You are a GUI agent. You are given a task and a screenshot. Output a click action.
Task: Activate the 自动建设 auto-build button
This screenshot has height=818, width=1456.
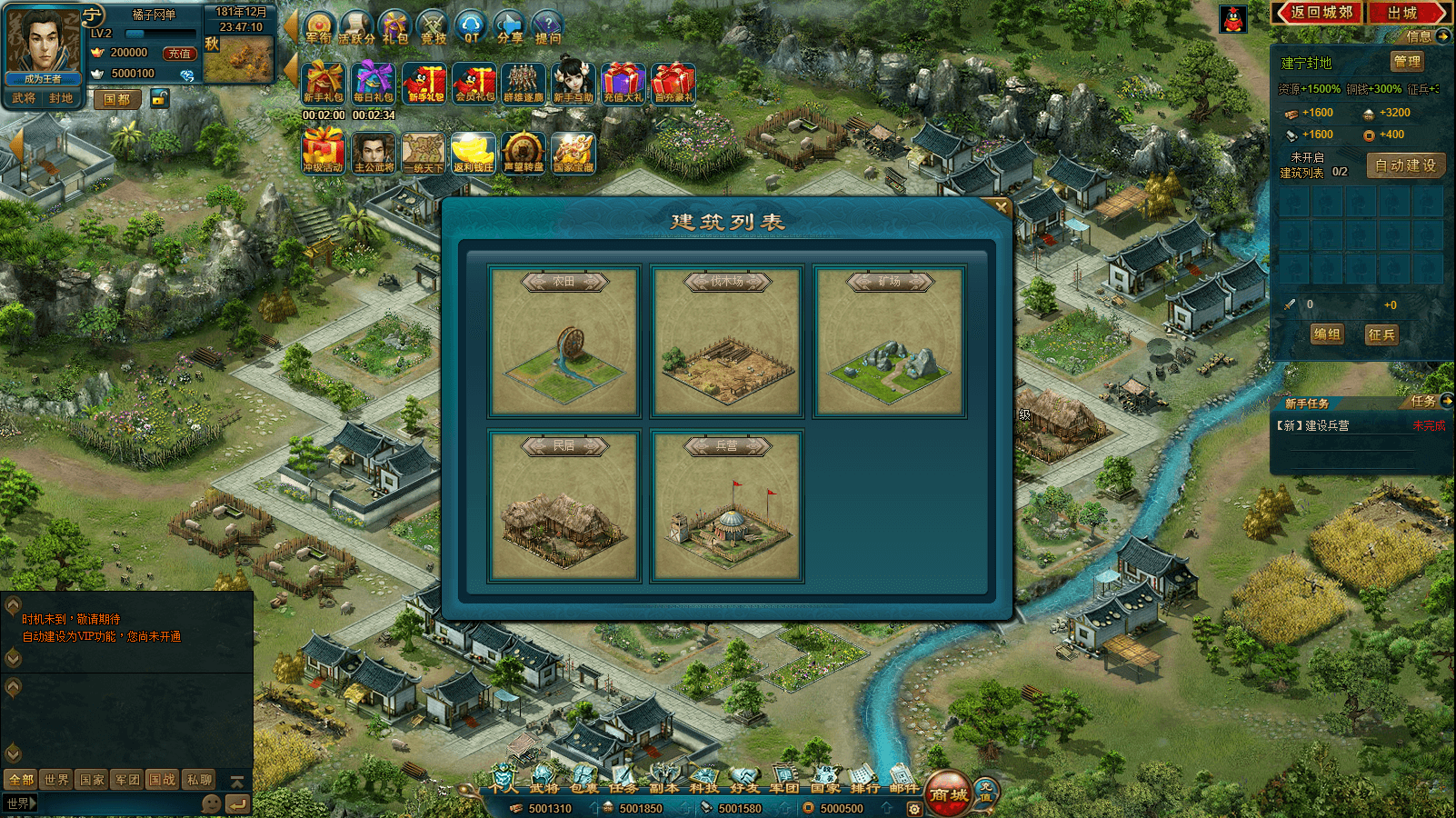1405,165
